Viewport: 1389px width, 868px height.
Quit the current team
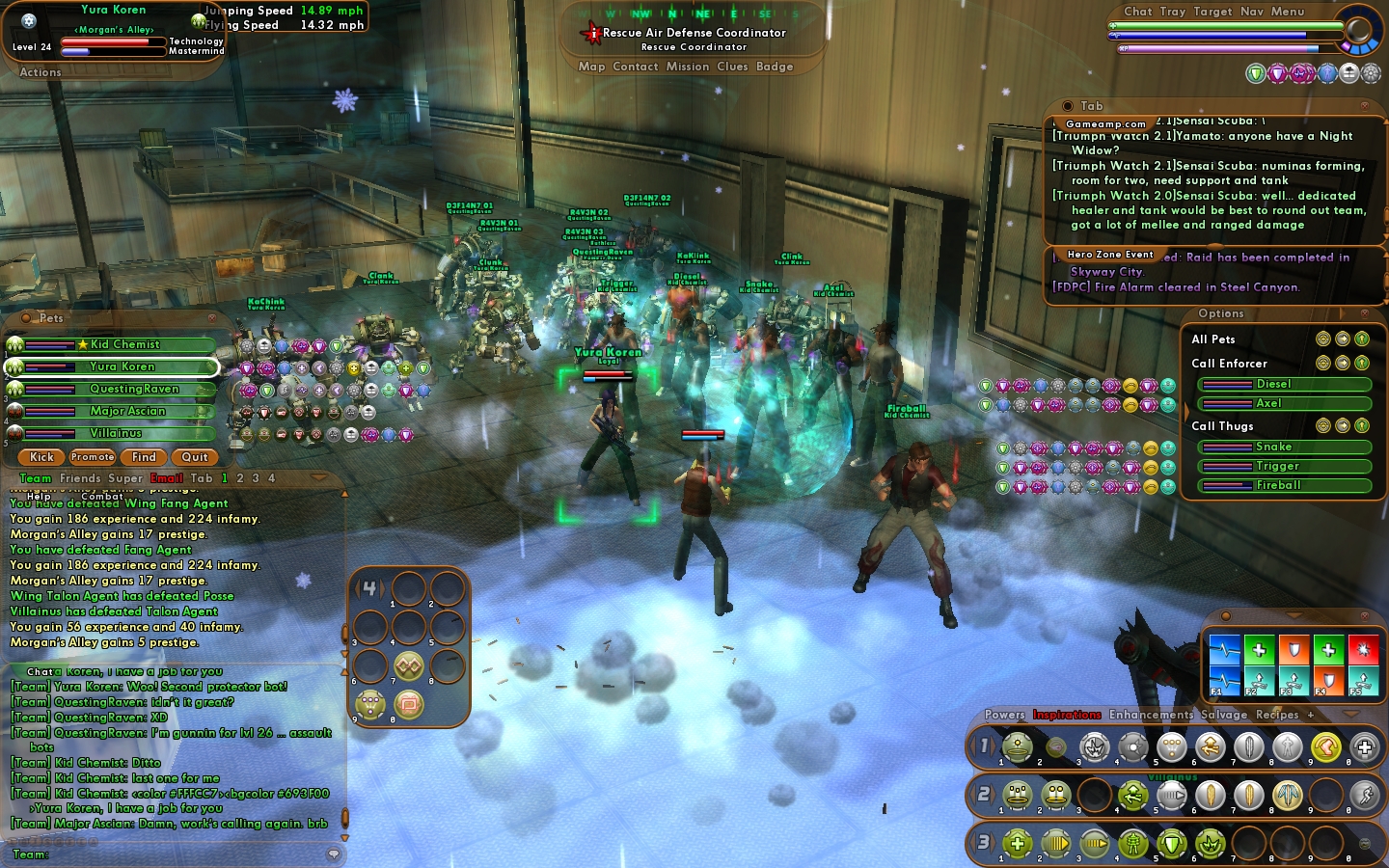pos(195,457)
